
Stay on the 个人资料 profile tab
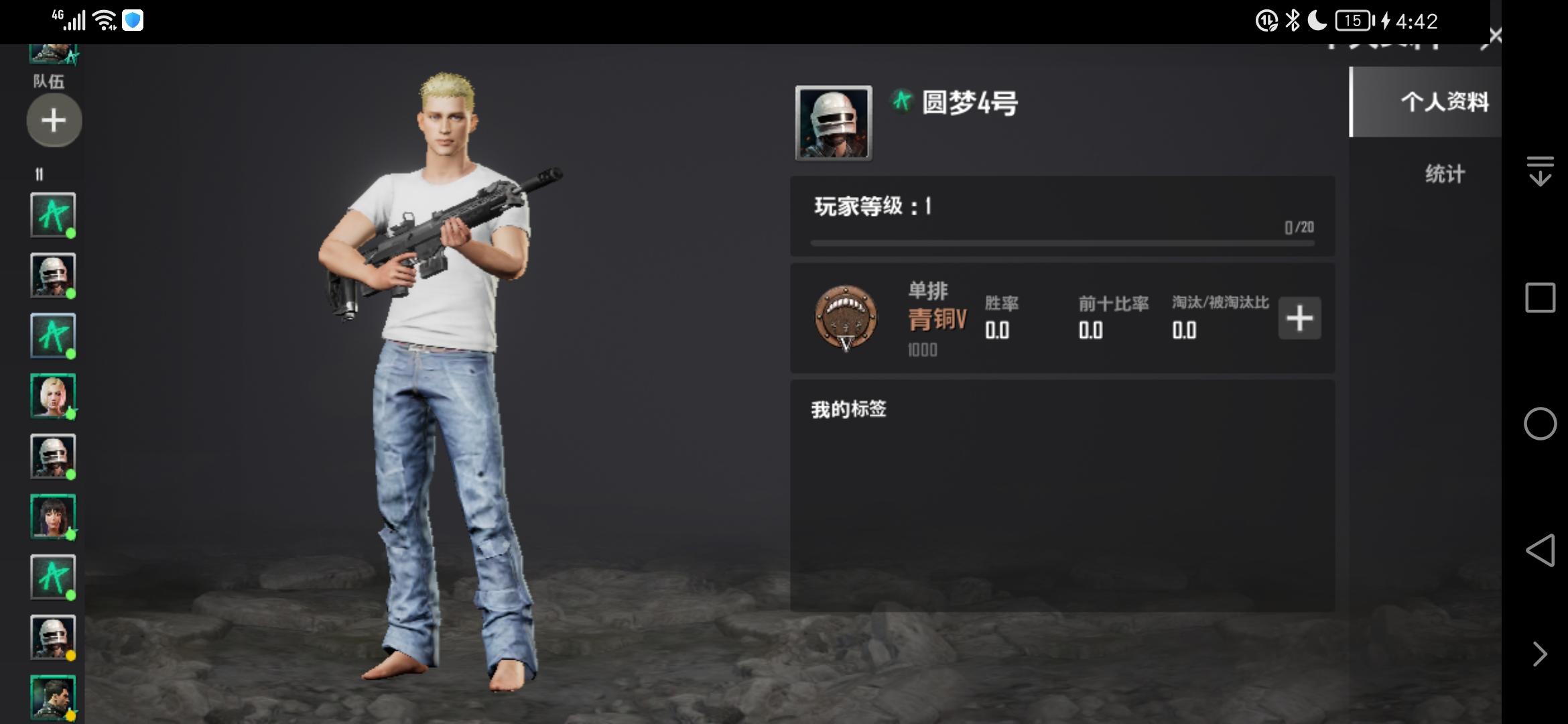(x=1445, y=103)
